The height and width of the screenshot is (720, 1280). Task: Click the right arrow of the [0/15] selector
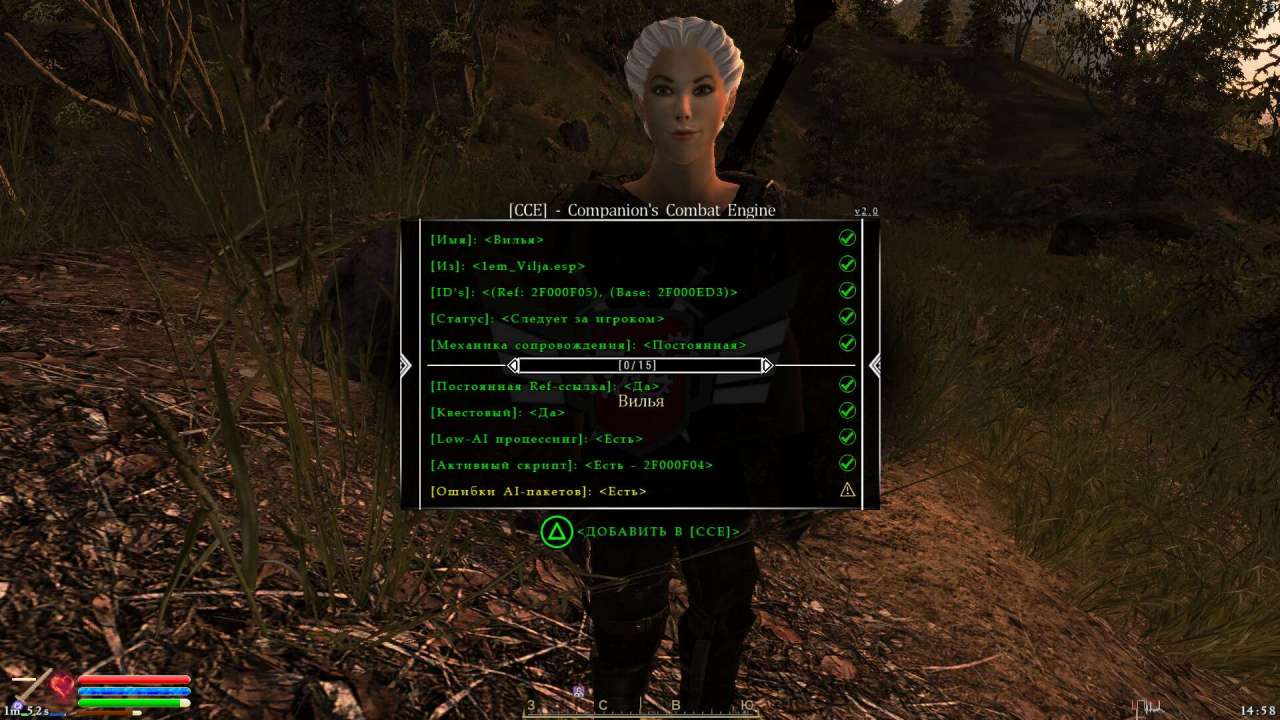[767, 365]
